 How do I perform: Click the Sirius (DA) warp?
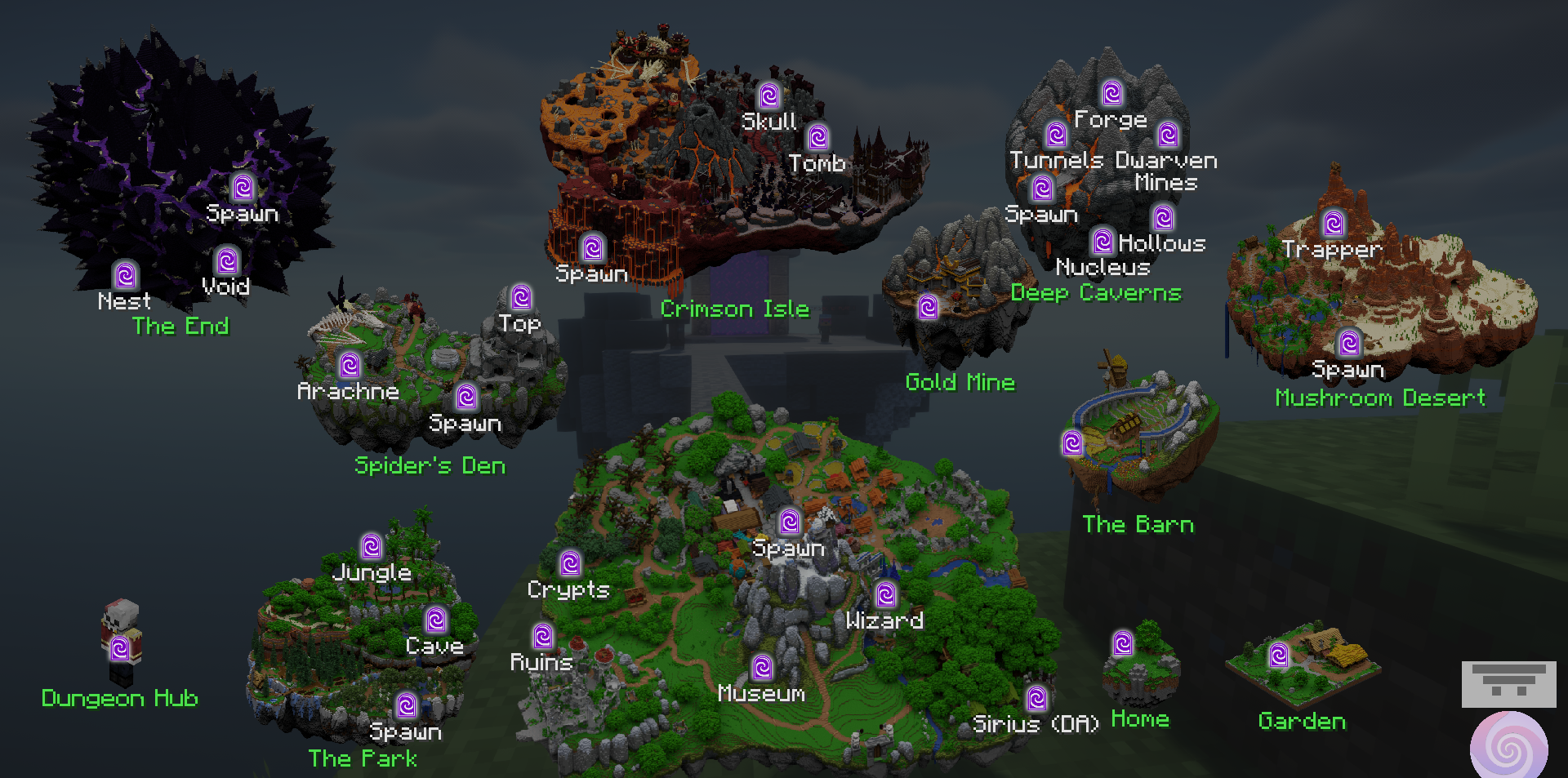(1037, 698)
